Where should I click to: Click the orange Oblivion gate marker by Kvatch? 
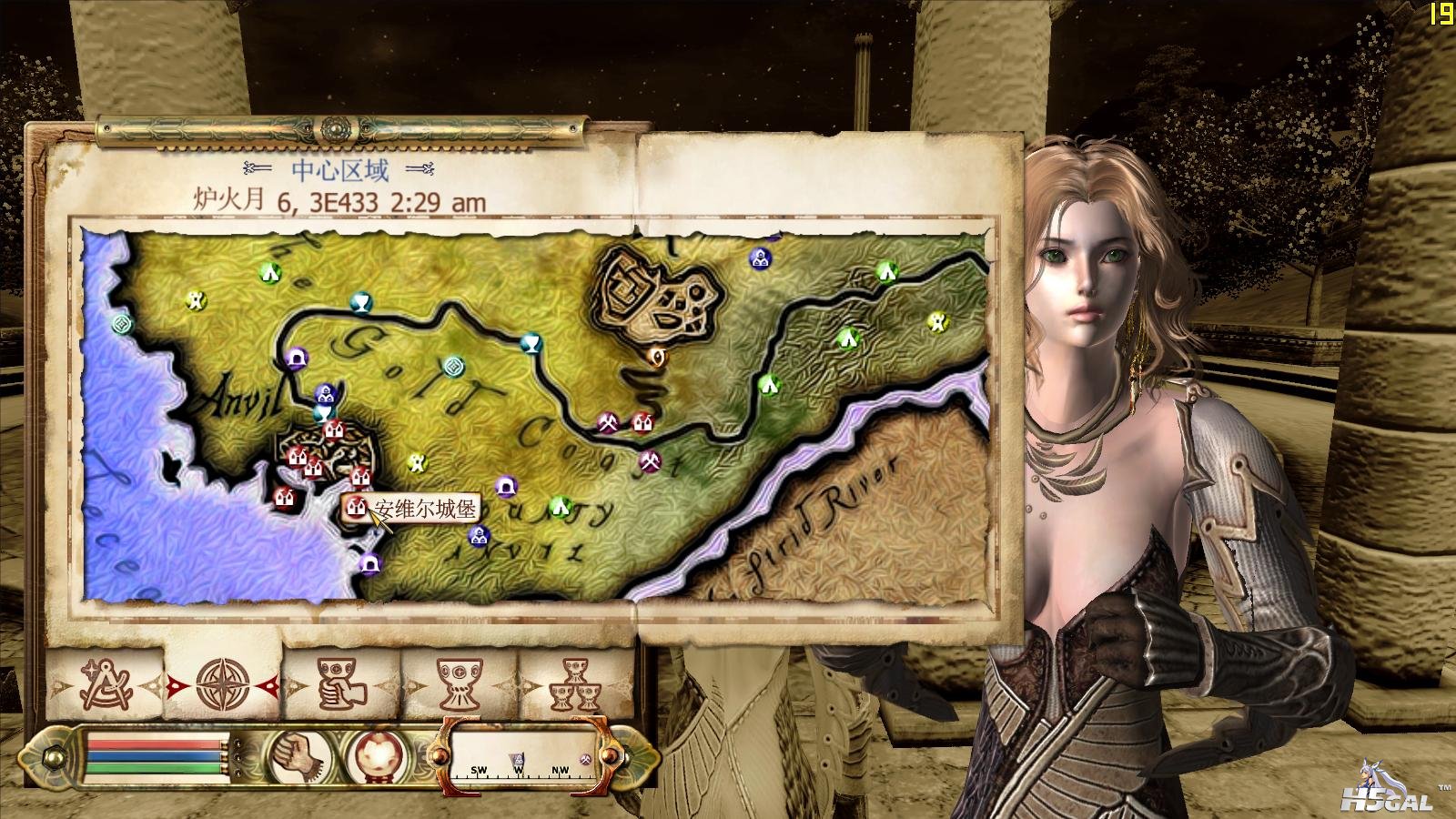pos(658,356)
